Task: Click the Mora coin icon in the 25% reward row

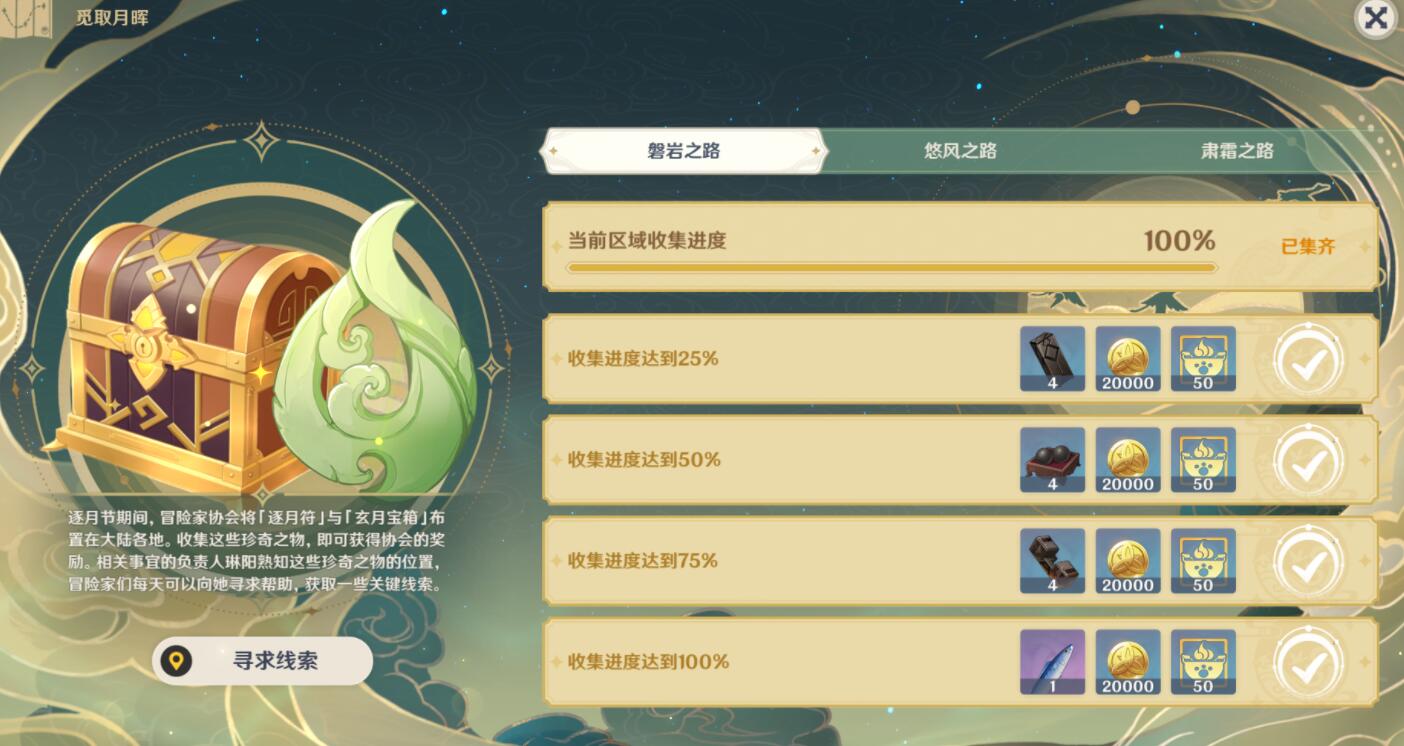Action: click(x=1128, y=359)
